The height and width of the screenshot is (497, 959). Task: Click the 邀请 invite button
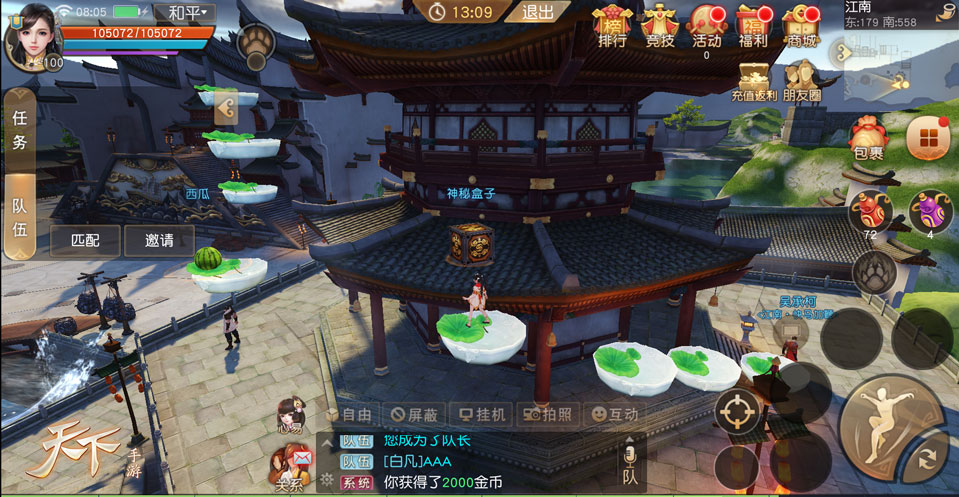(159, 240)
